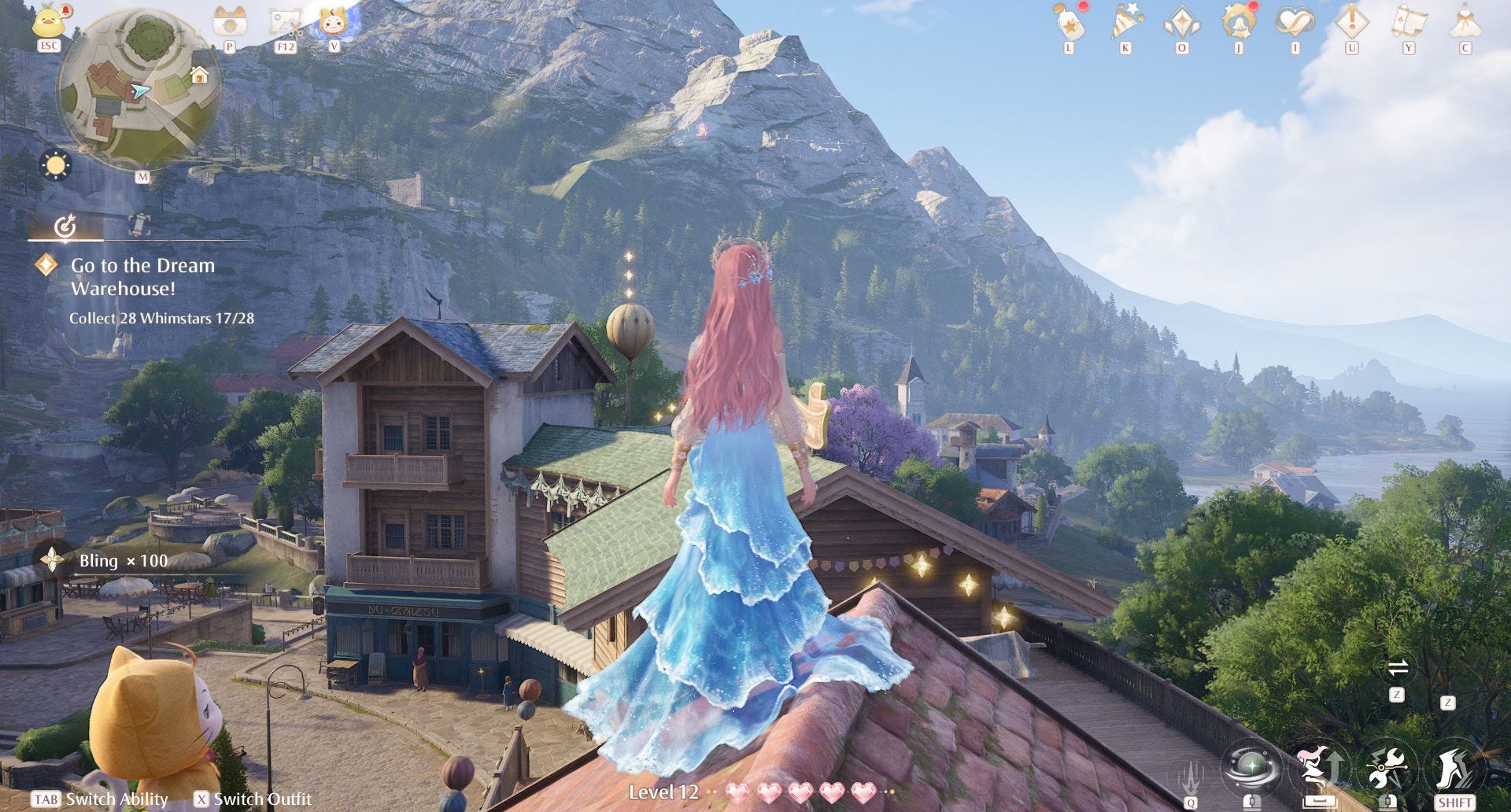Click the home marker on the minimap
The image size is (1511, 812).
point(199,76)
